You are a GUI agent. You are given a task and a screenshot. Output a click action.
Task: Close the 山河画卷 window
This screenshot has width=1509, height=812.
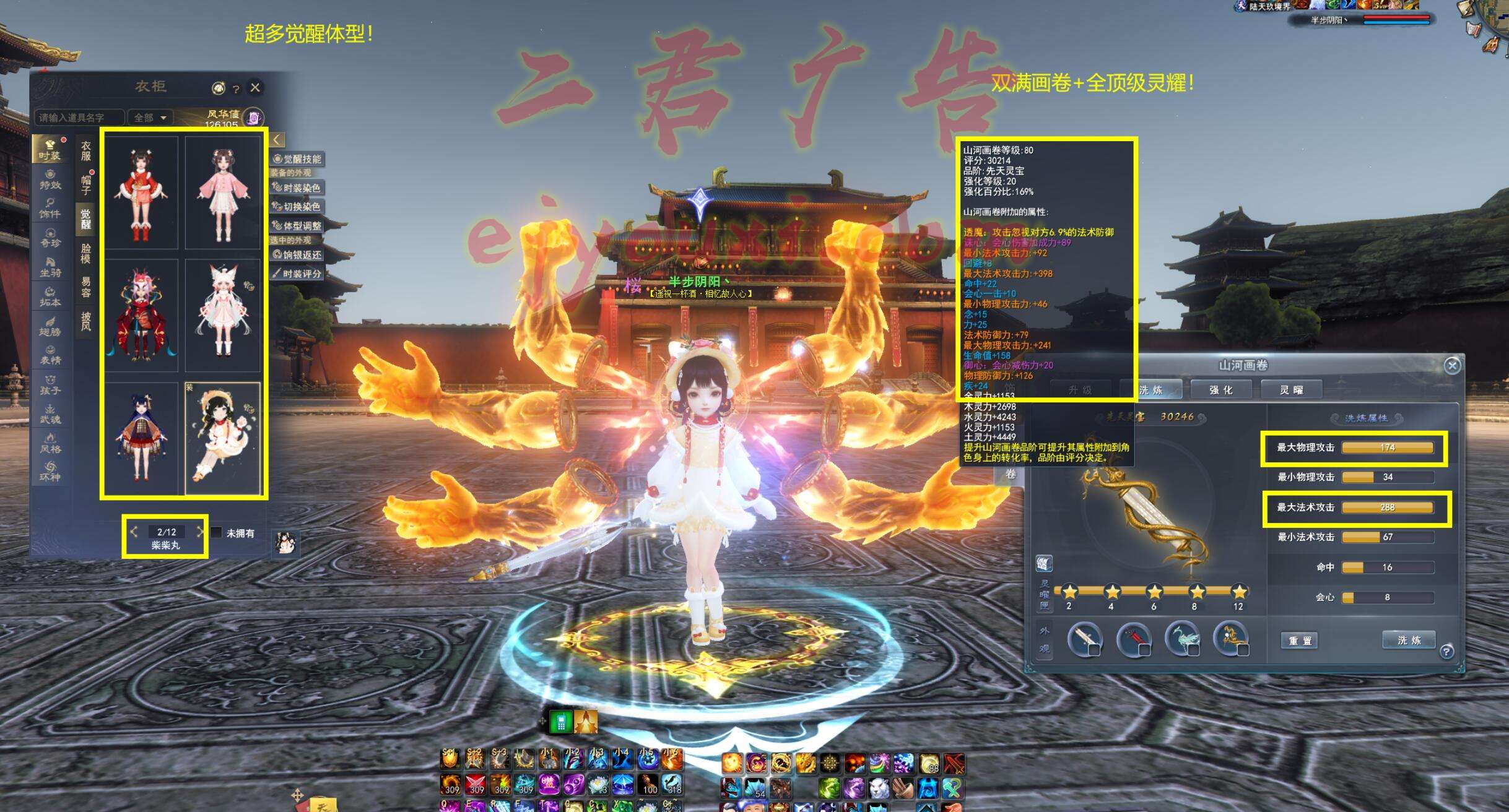(x=1452, y=366)
